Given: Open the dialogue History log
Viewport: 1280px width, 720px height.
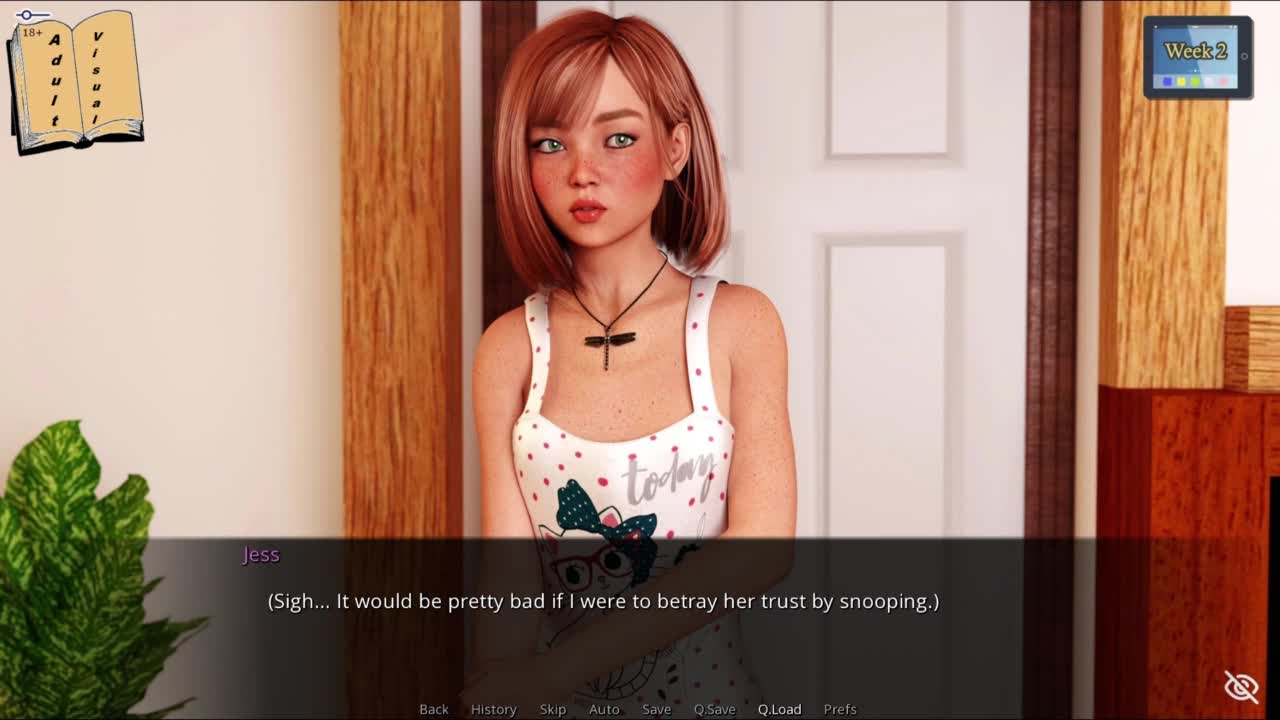Looking at the screenshot, I should (x=493, y=709).
